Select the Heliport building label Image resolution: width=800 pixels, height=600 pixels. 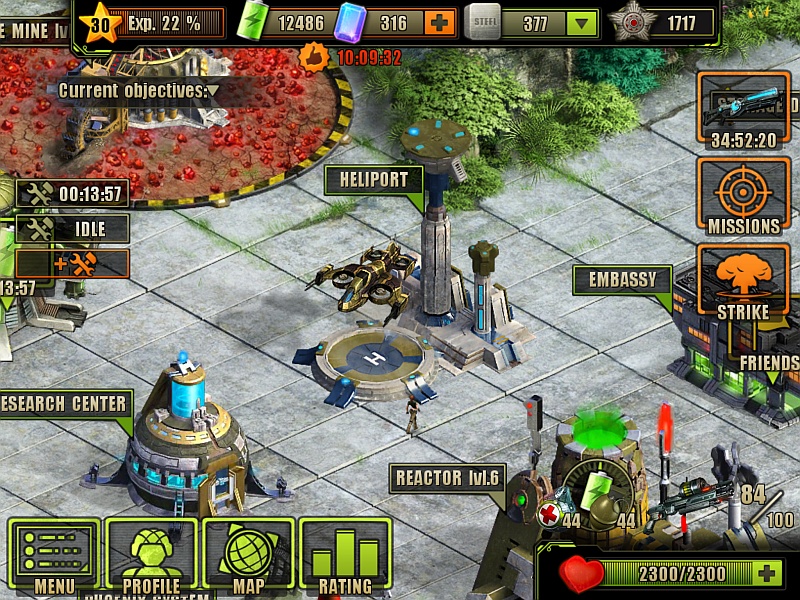374,181
